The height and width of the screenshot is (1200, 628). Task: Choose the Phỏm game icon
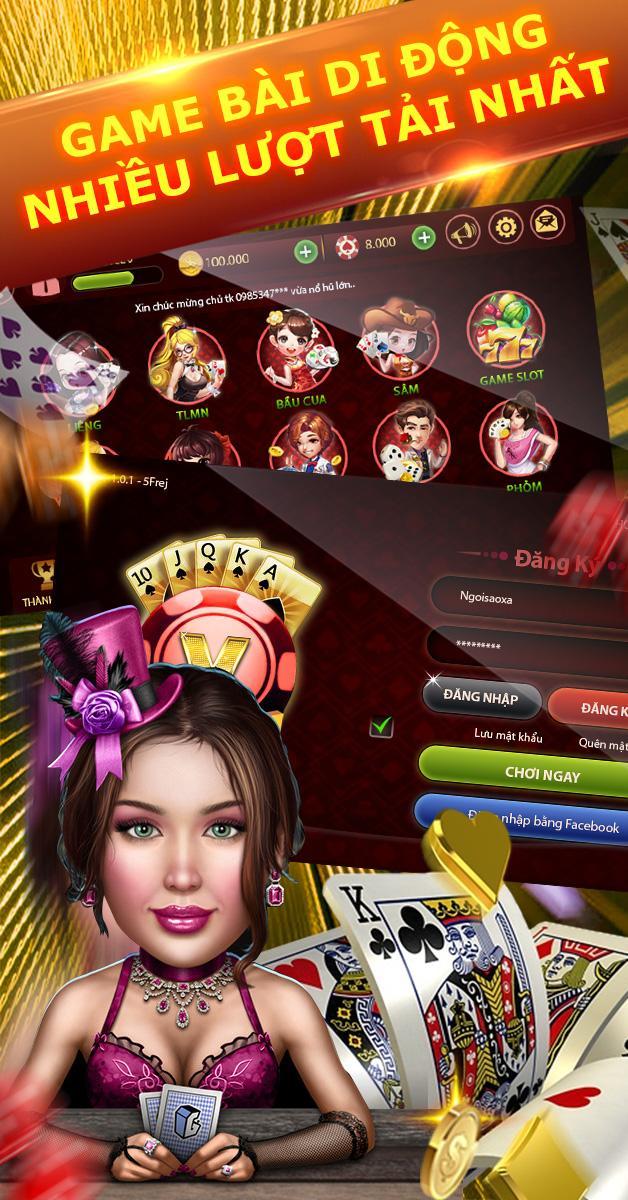[517, 437]
